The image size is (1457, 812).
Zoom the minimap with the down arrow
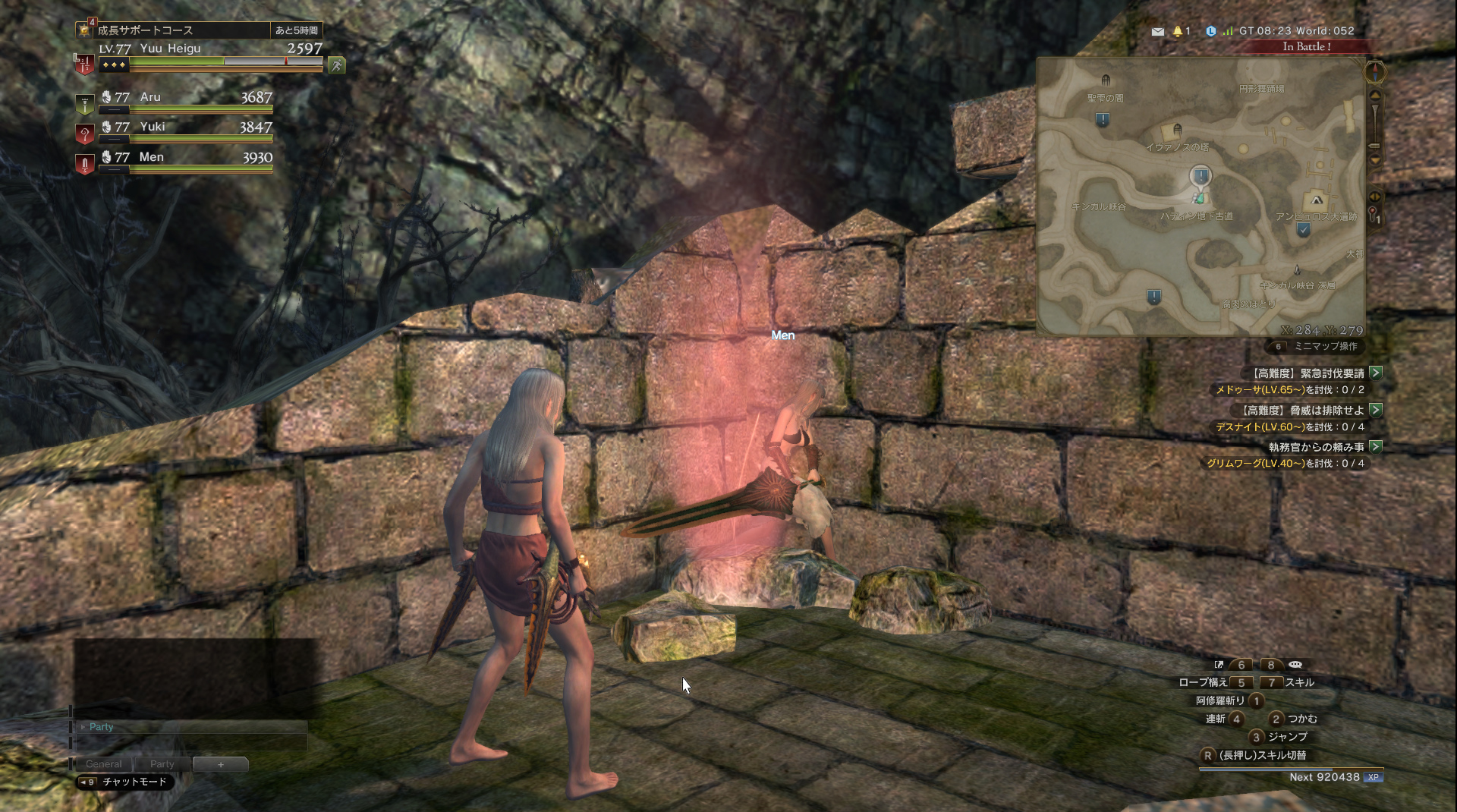(x=1374, y=159)
